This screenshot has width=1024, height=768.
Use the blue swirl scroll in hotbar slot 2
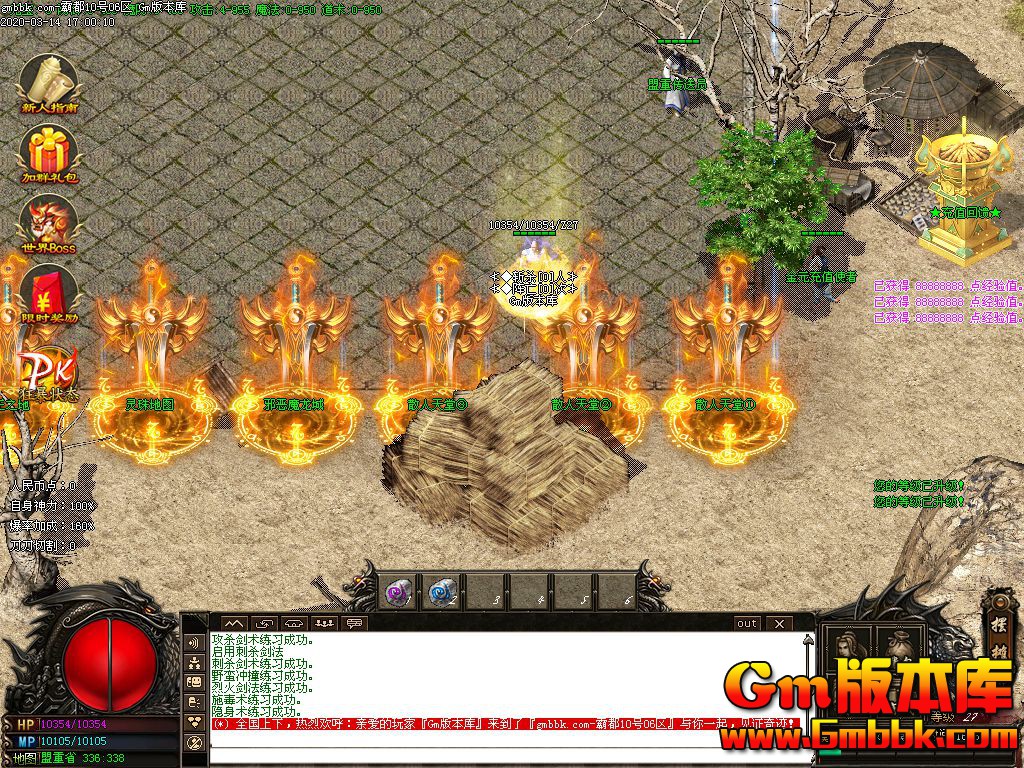coord(442,592)
